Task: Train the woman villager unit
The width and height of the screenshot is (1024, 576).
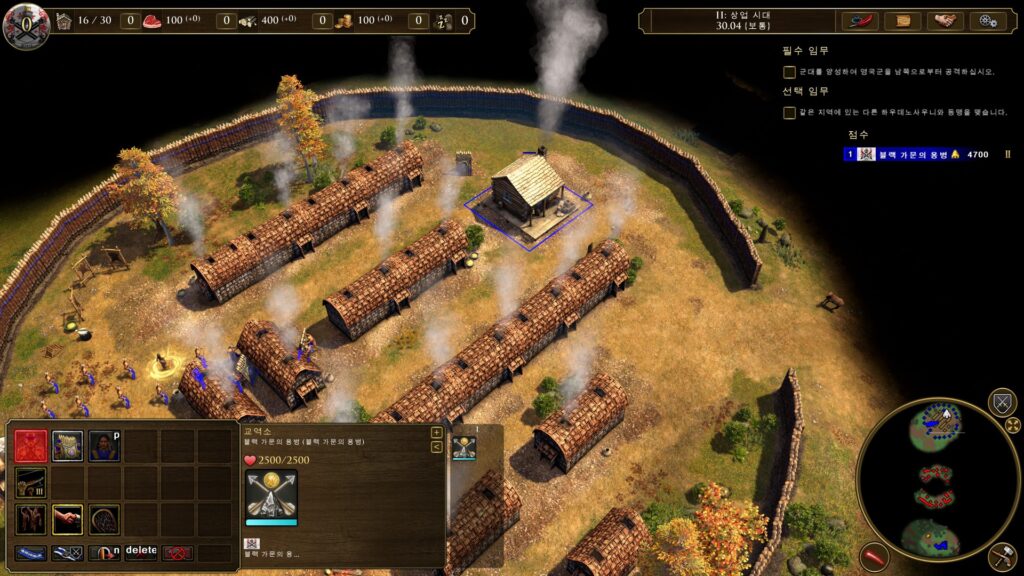Action: (x=103, y=445)
